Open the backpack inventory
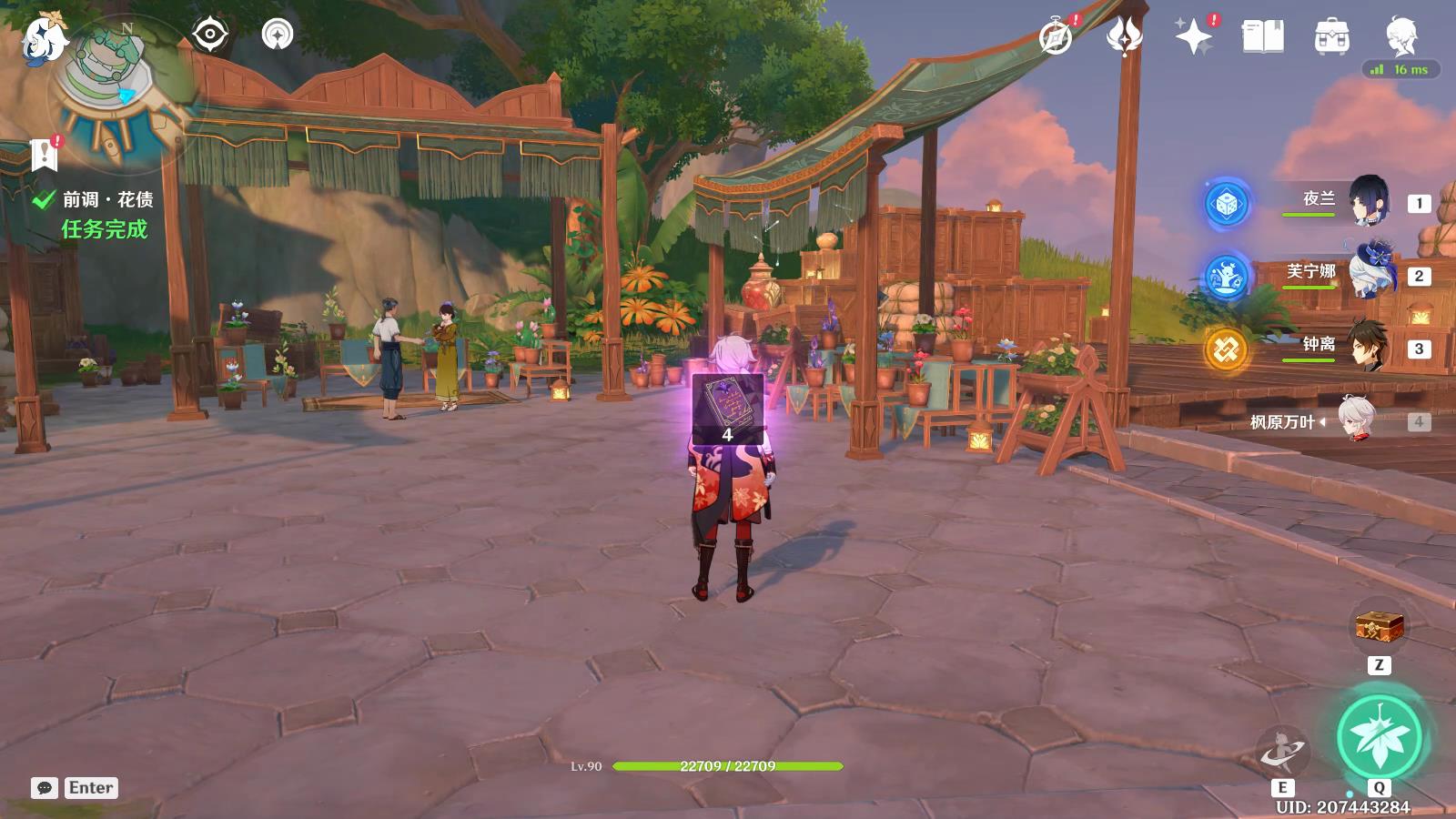This screenshot has width=1456, height=819. (1331, 37)
